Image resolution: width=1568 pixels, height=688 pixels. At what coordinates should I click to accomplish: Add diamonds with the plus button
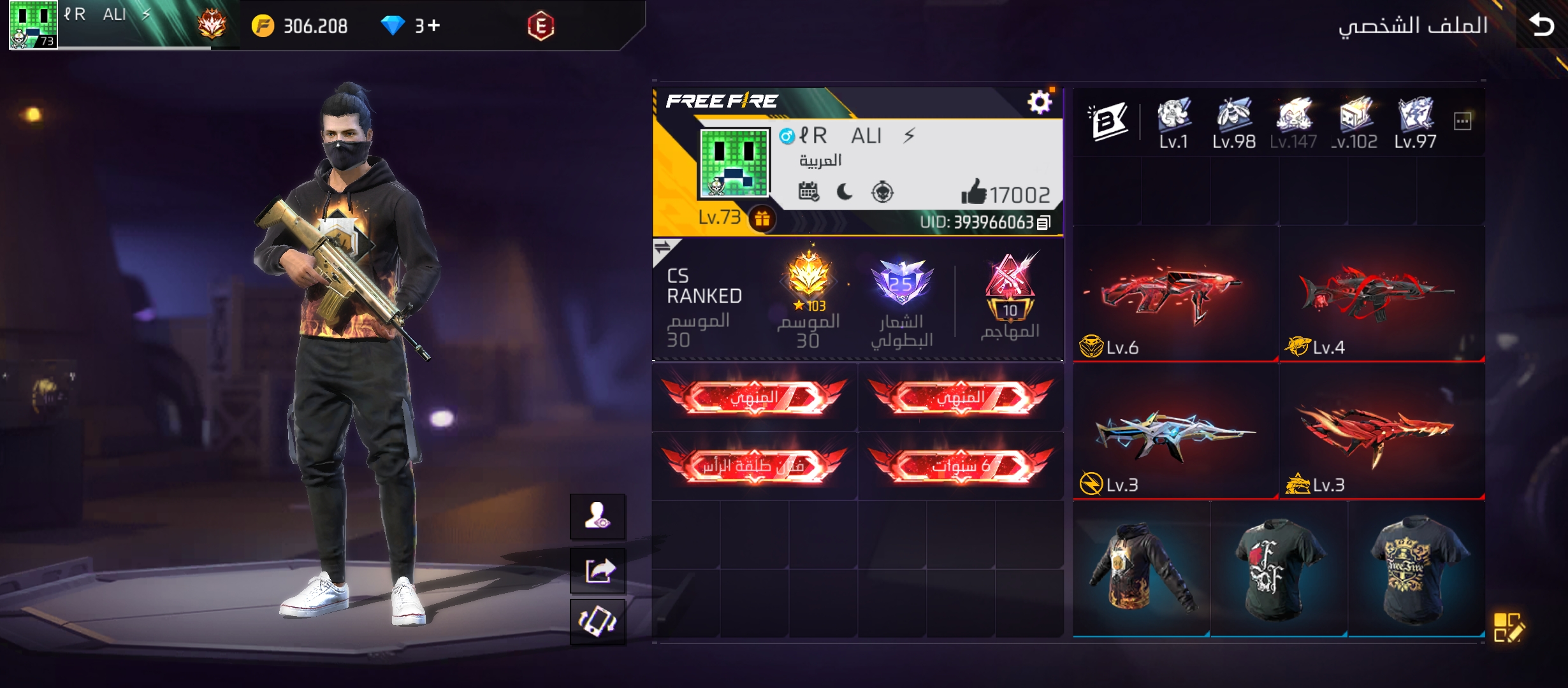(x=433, y=25)
